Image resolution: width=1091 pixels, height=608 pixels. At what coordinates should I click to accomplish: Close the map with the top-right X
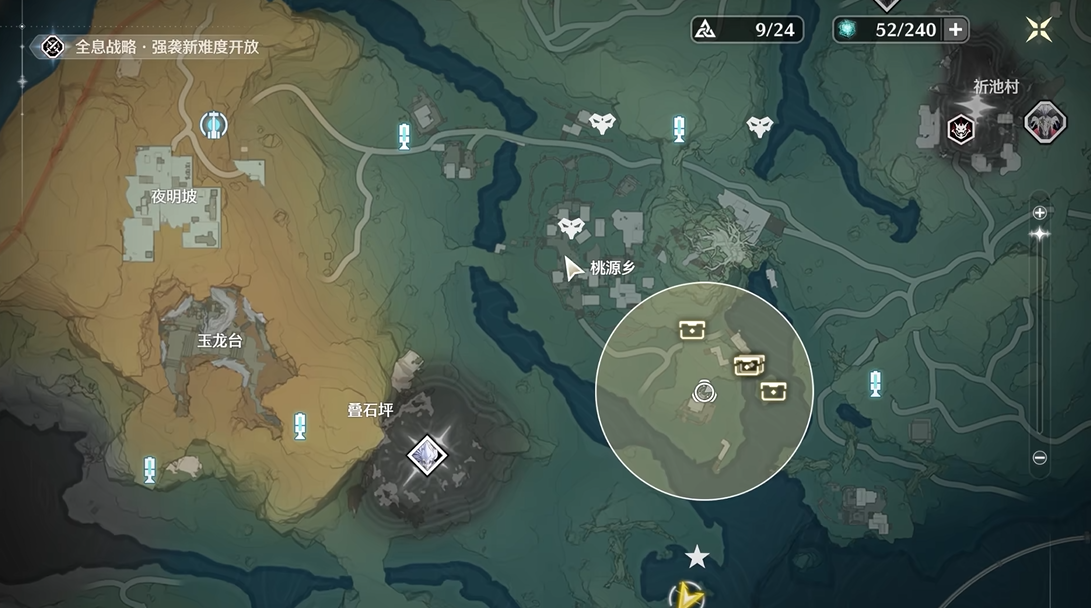click(x=1039, y=29)
